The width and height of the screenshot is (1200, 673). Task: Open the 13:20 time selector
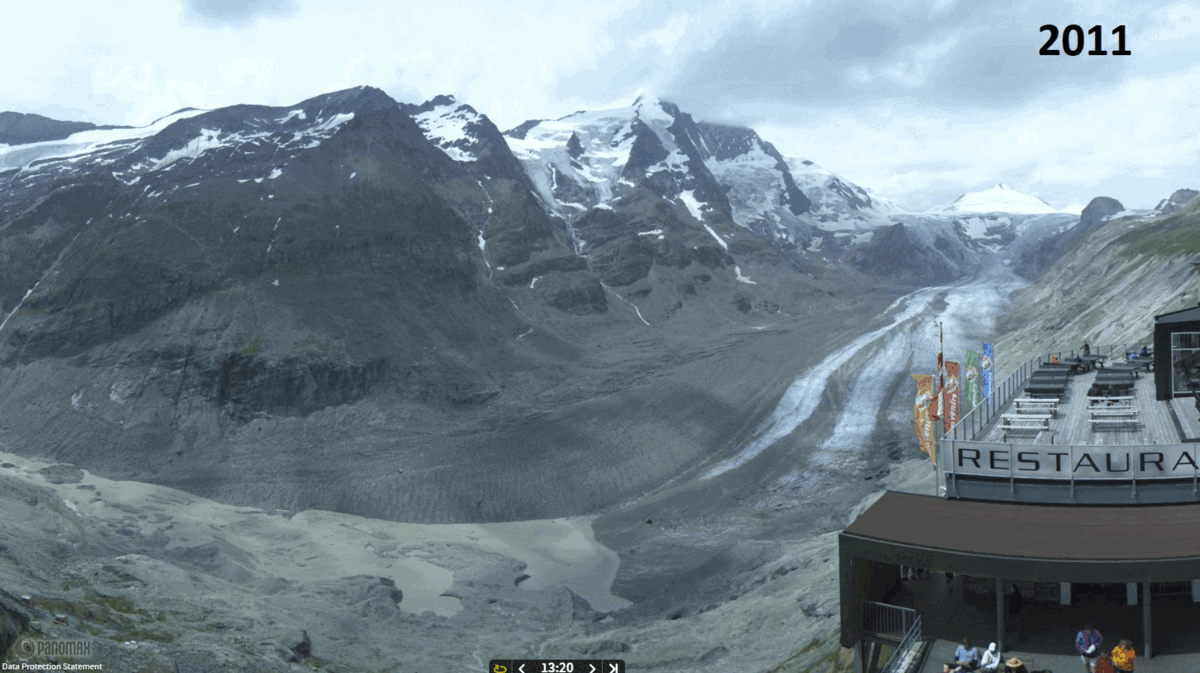[x=556, y=667]
